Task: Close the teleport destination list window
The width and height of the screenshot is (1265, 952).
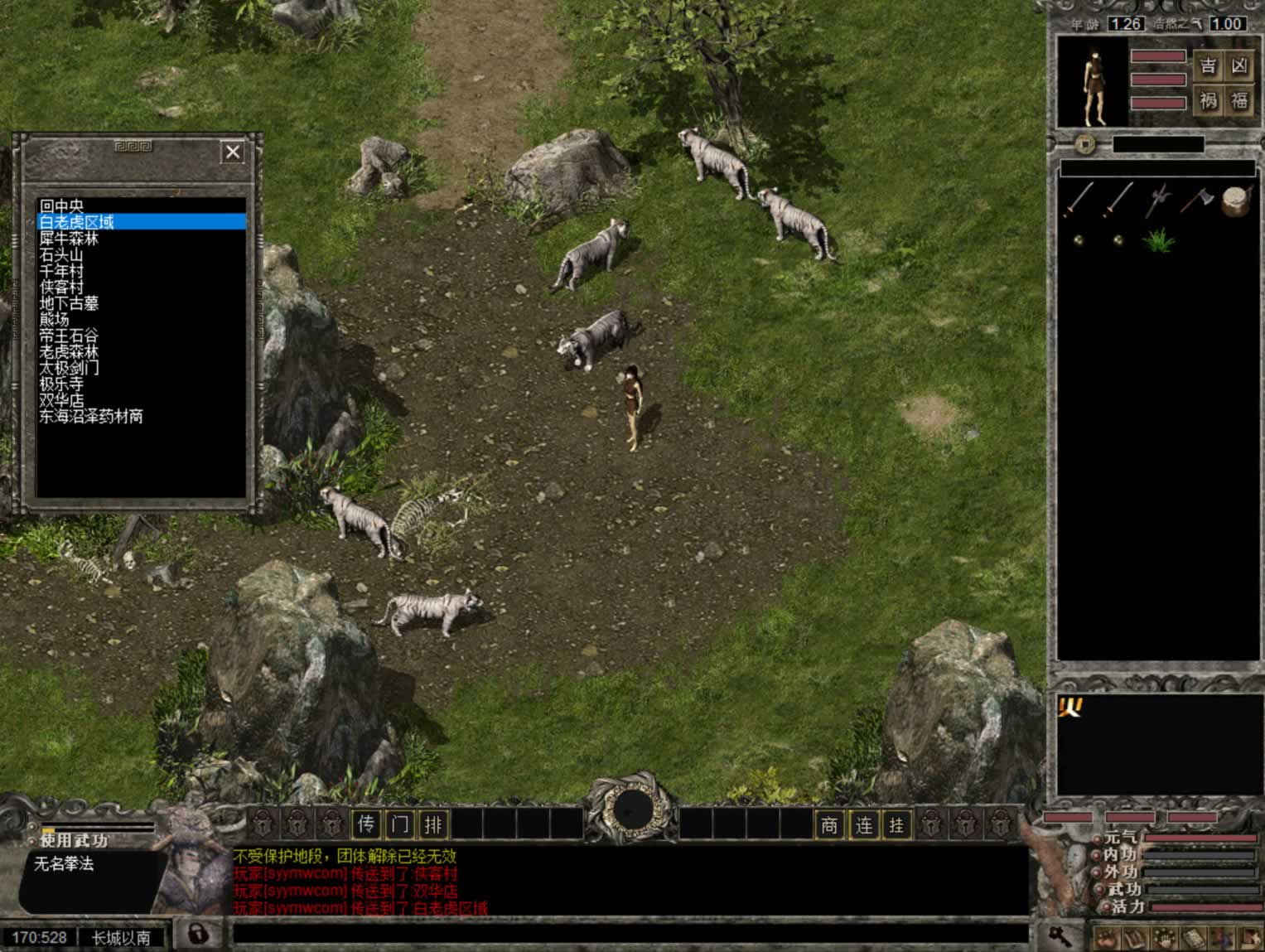Action: 233,152
